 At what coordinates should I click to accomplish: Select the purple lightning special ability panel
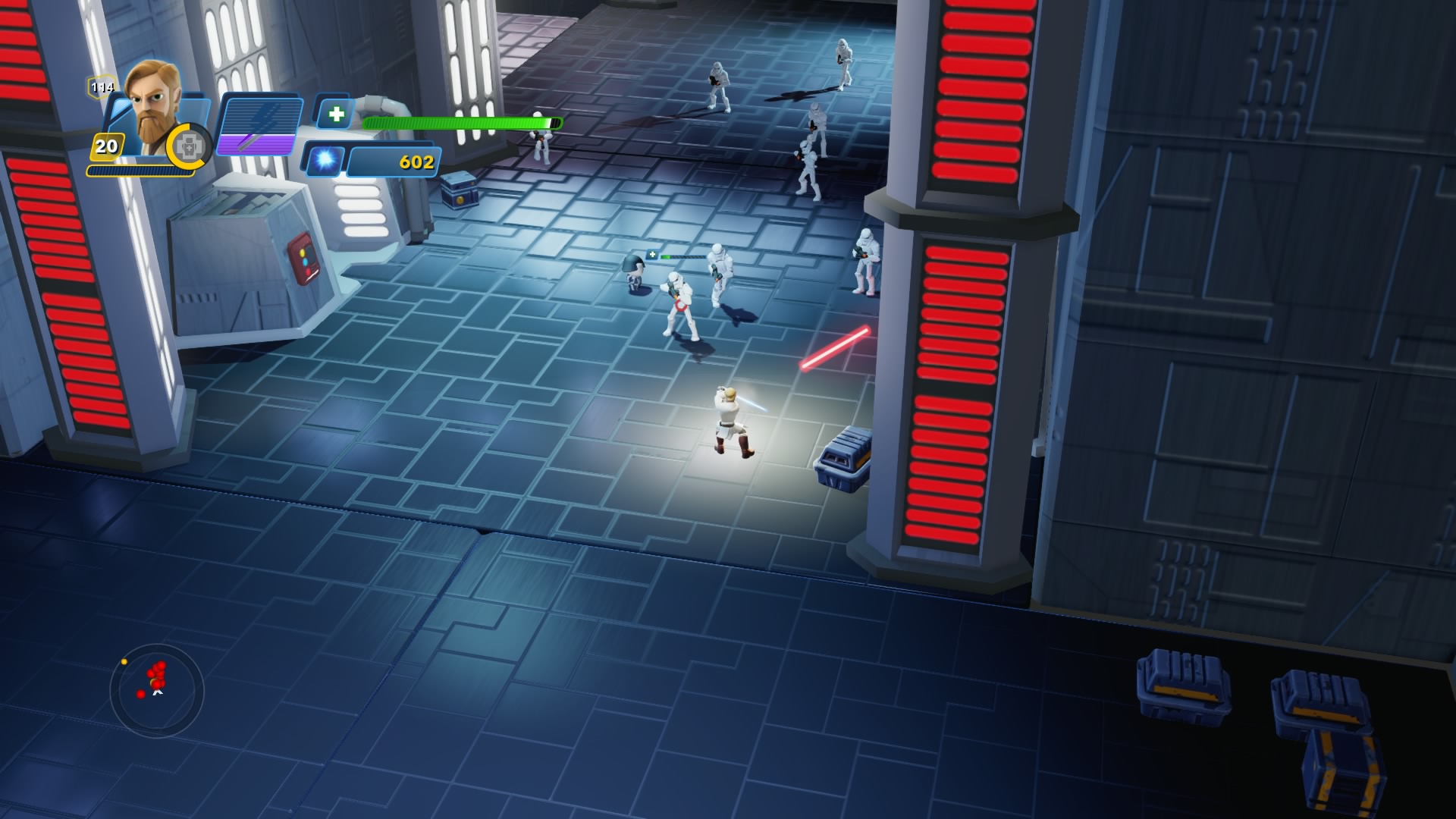click(258, 125)
